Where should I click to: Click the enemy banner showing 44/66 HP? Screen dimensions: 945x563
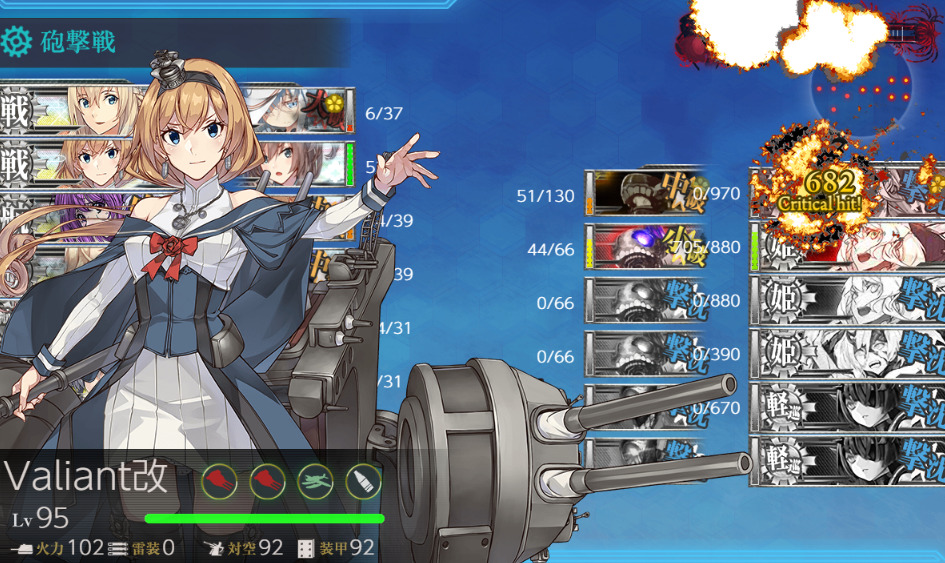640,247
